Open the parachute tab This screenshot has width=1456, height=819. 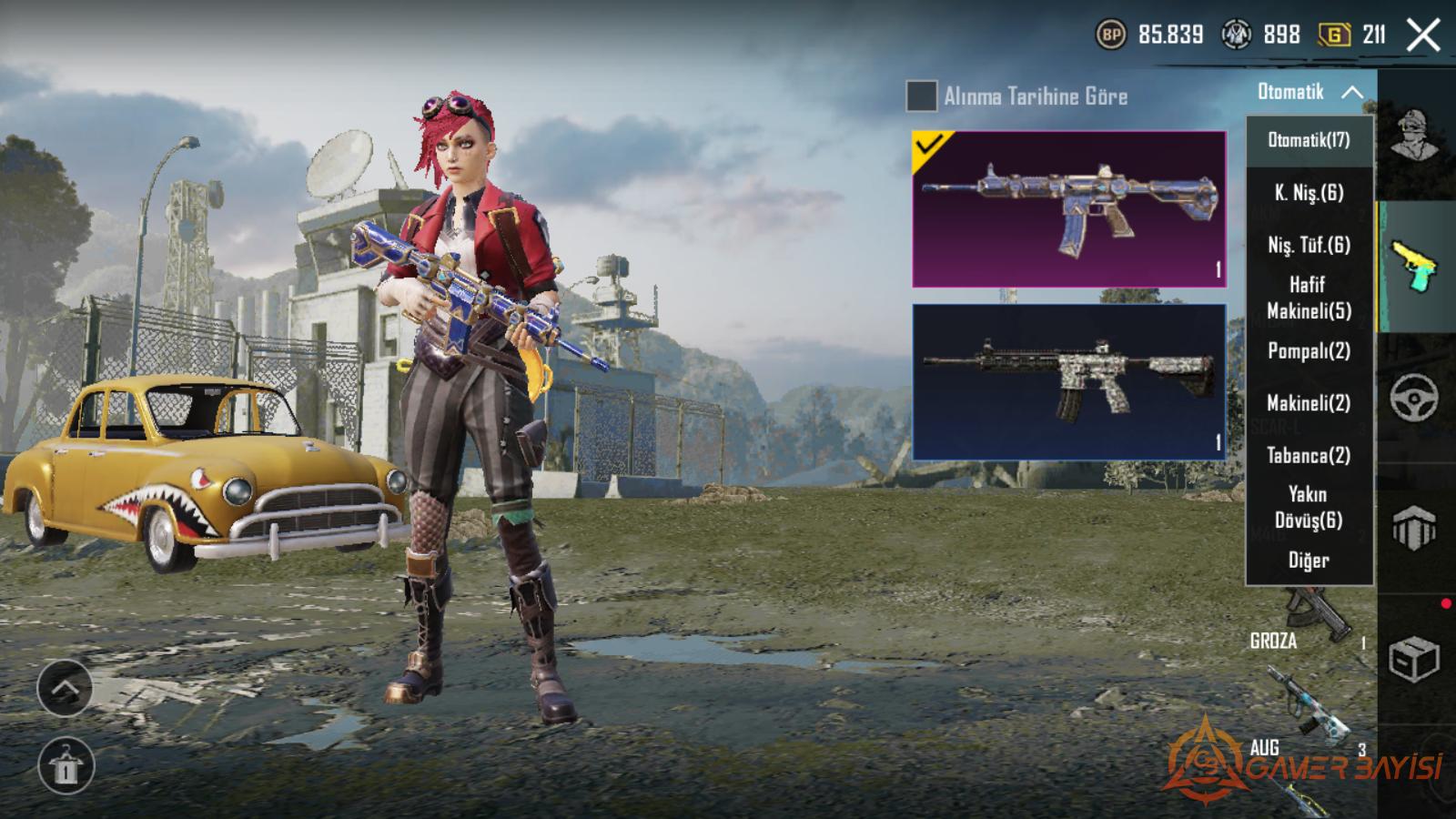coord(1414,528)
